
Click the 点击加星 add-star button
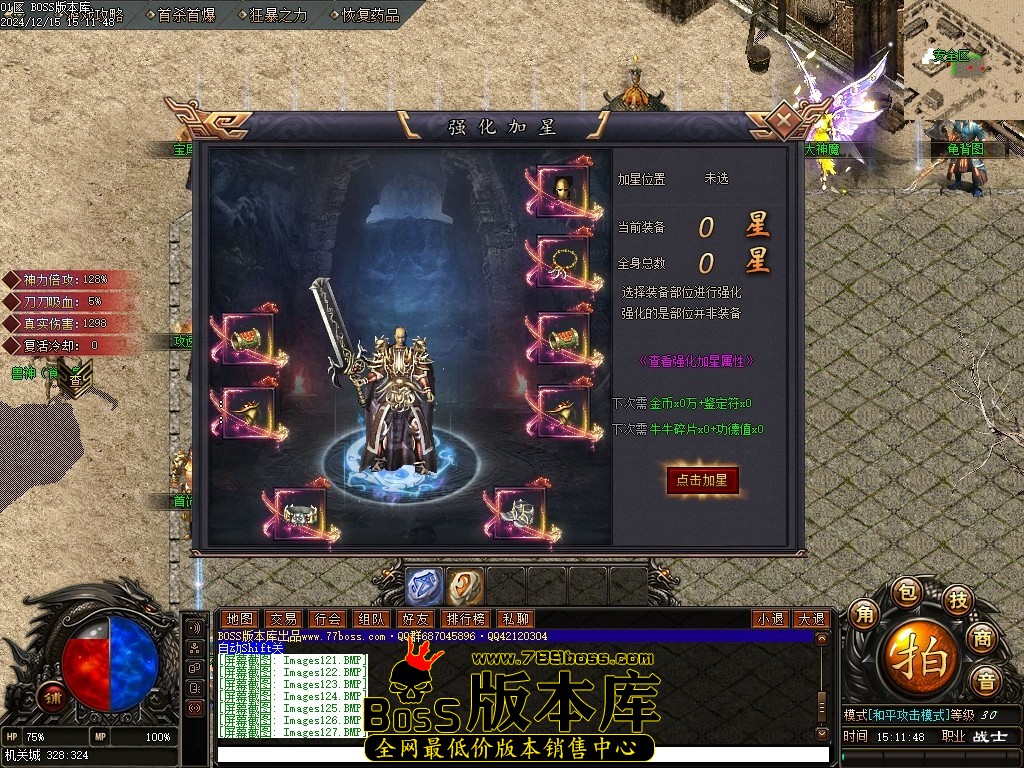(x=703, y=480)
